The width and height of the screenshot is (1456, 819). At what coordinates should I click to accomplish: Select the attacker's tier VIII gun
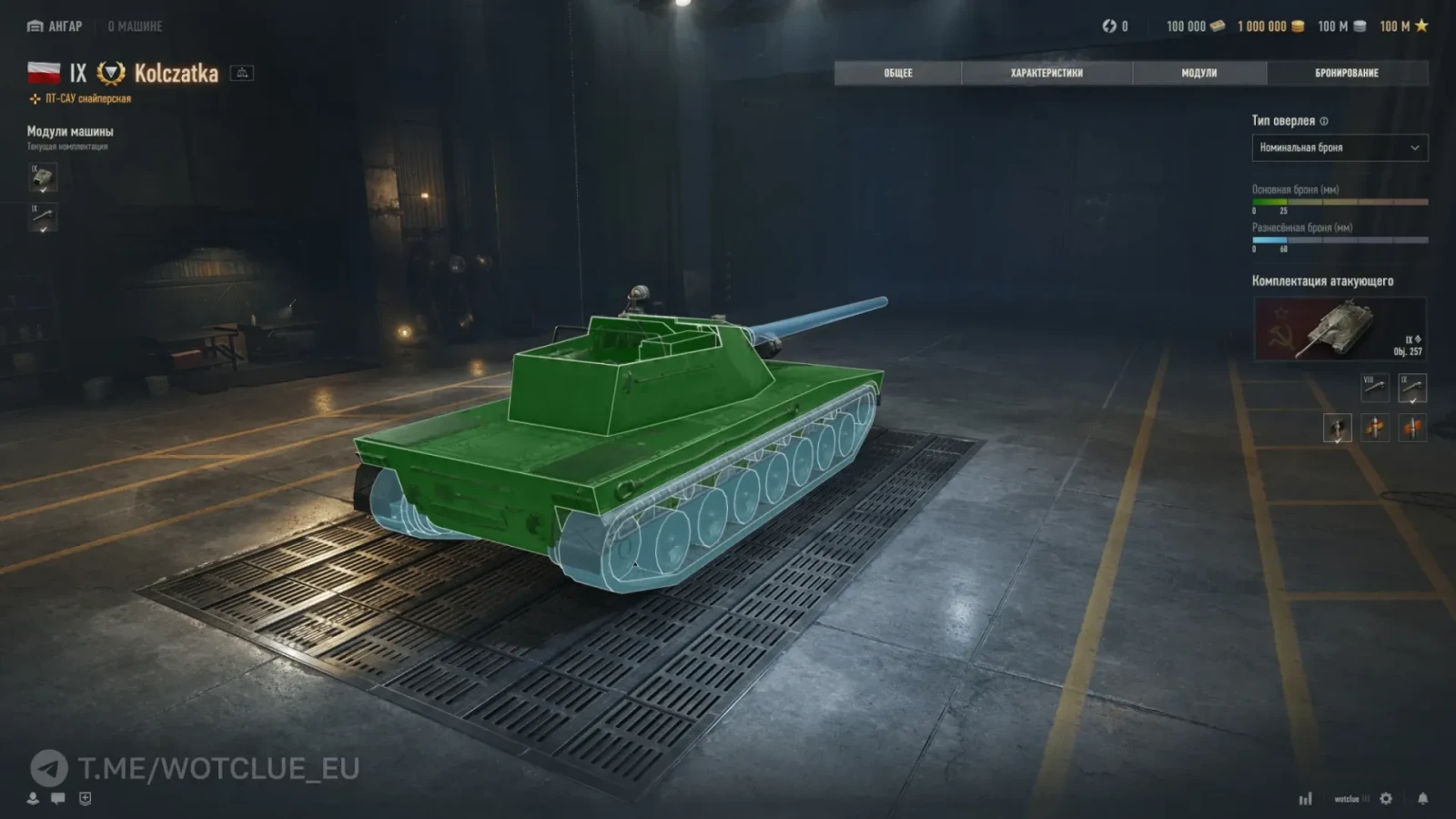click(x=1374, y=388)
